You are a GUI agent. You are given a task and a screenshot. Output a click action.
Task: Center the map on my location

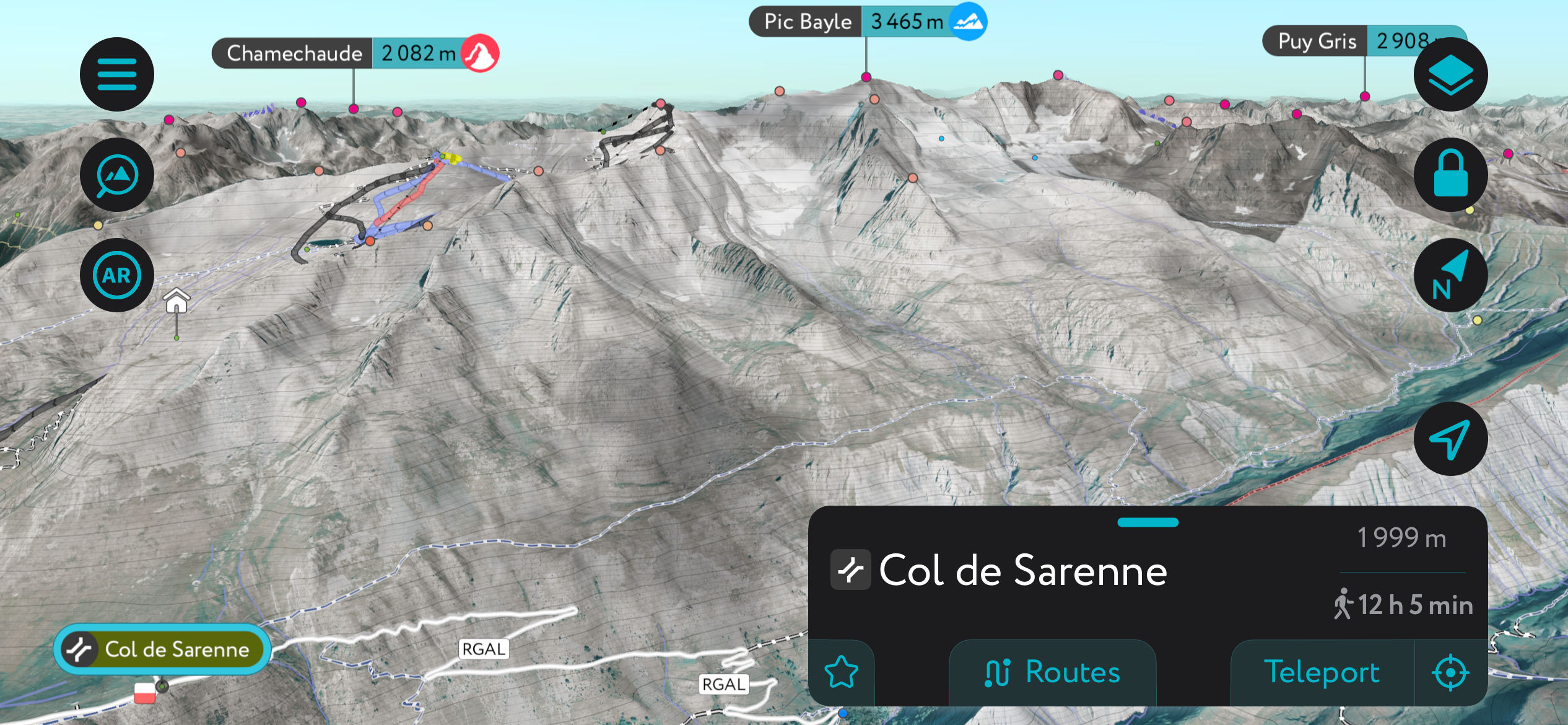tap(1450, 439)
